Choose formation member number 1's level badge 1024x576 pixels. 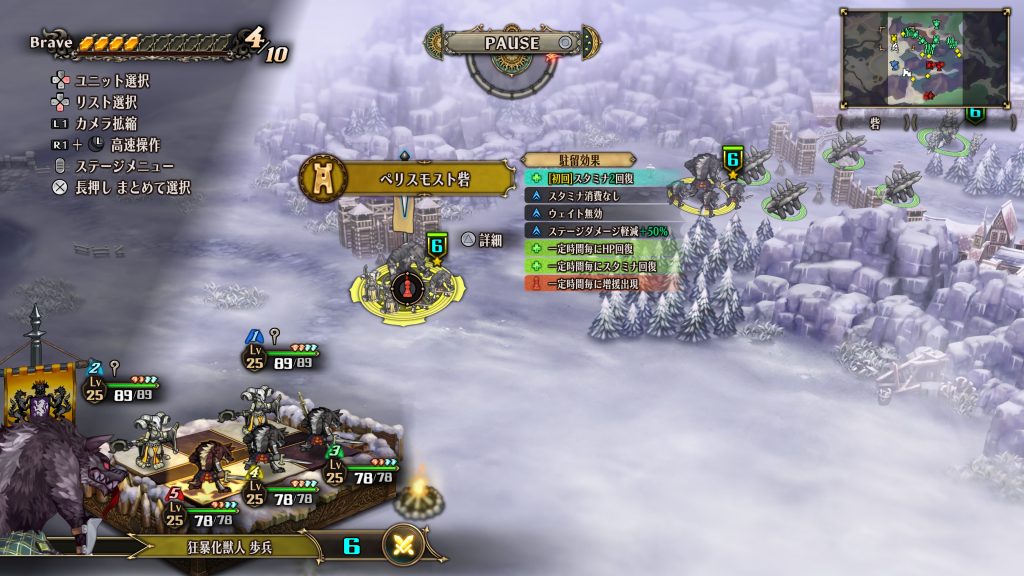tap(254, 355)
